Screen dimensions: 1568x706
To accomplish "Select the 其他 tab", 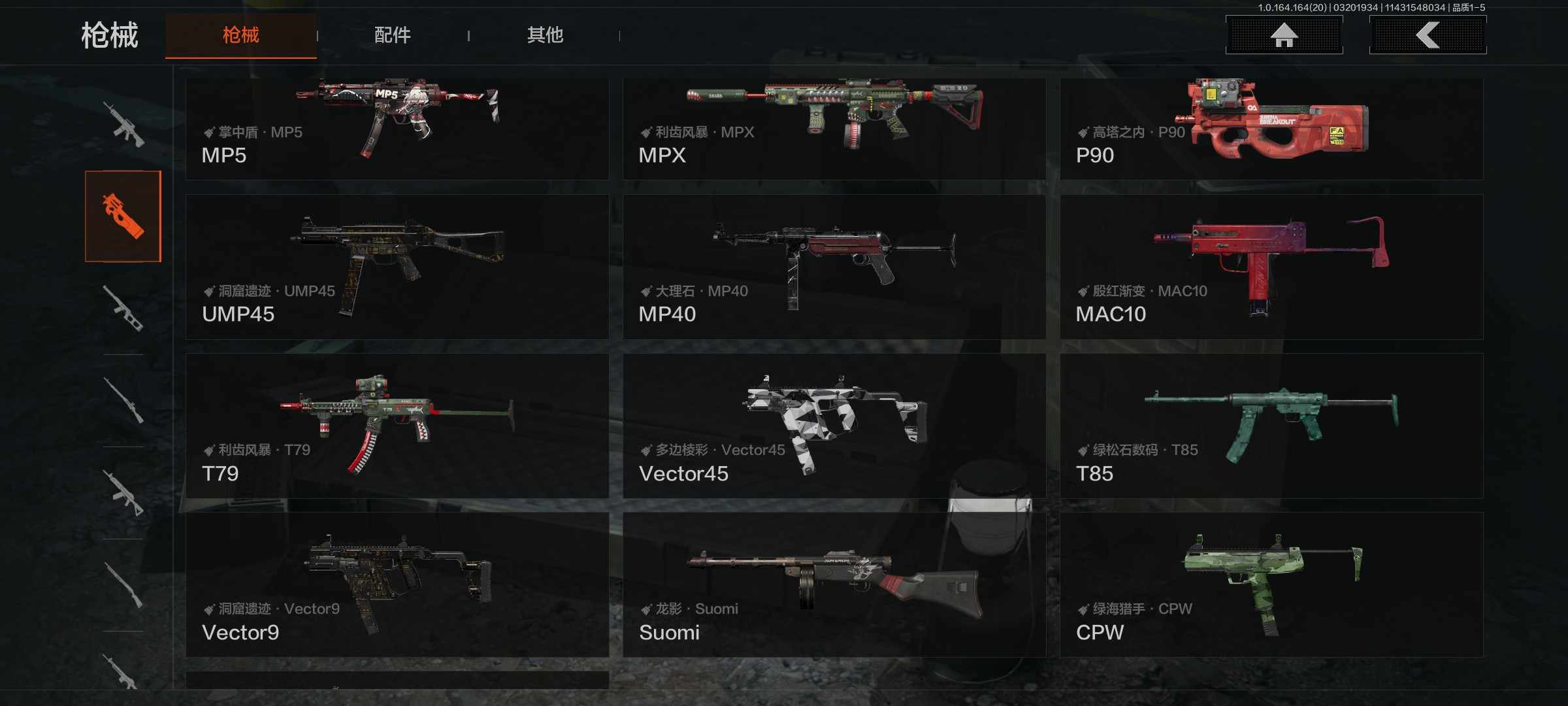I will pos(545,35).
